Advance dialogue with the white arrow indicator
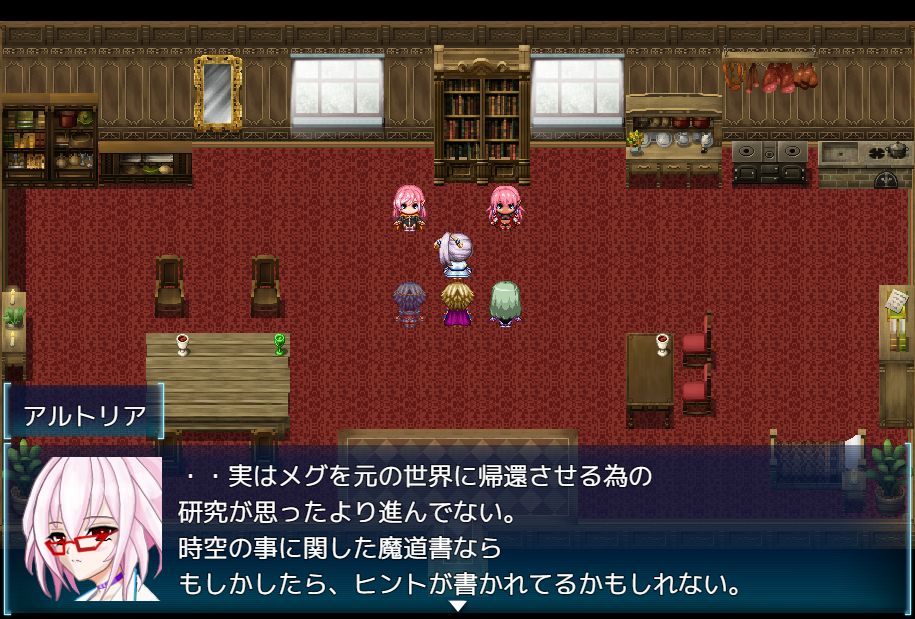The height and width of the screenshot is (619, 915). pos(457,606)
